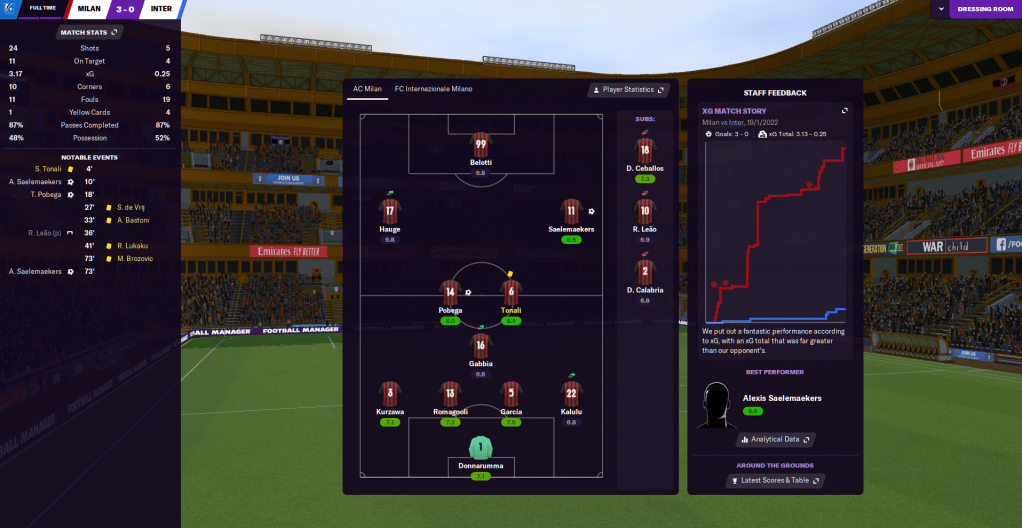
Task: Select goalkeeper Donnarumma on the pitch
Action: [481, 449]
